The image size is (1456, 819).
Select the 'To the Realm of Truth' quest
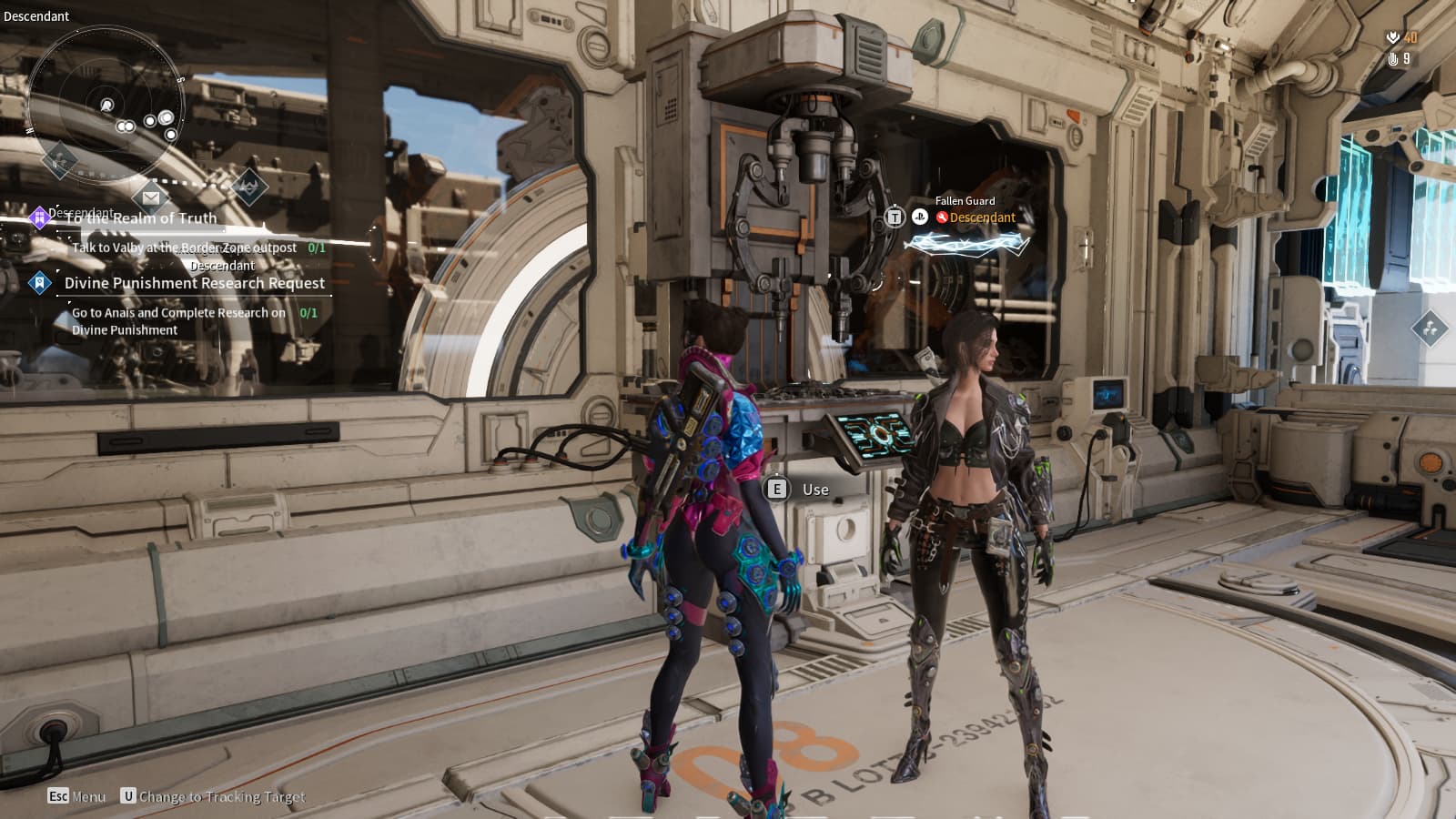141,218
